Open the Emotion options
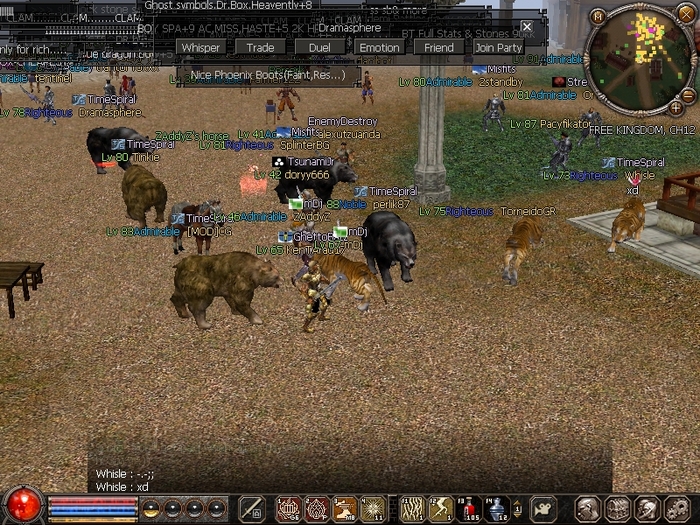700x525 pixels. tap(379, 47)
